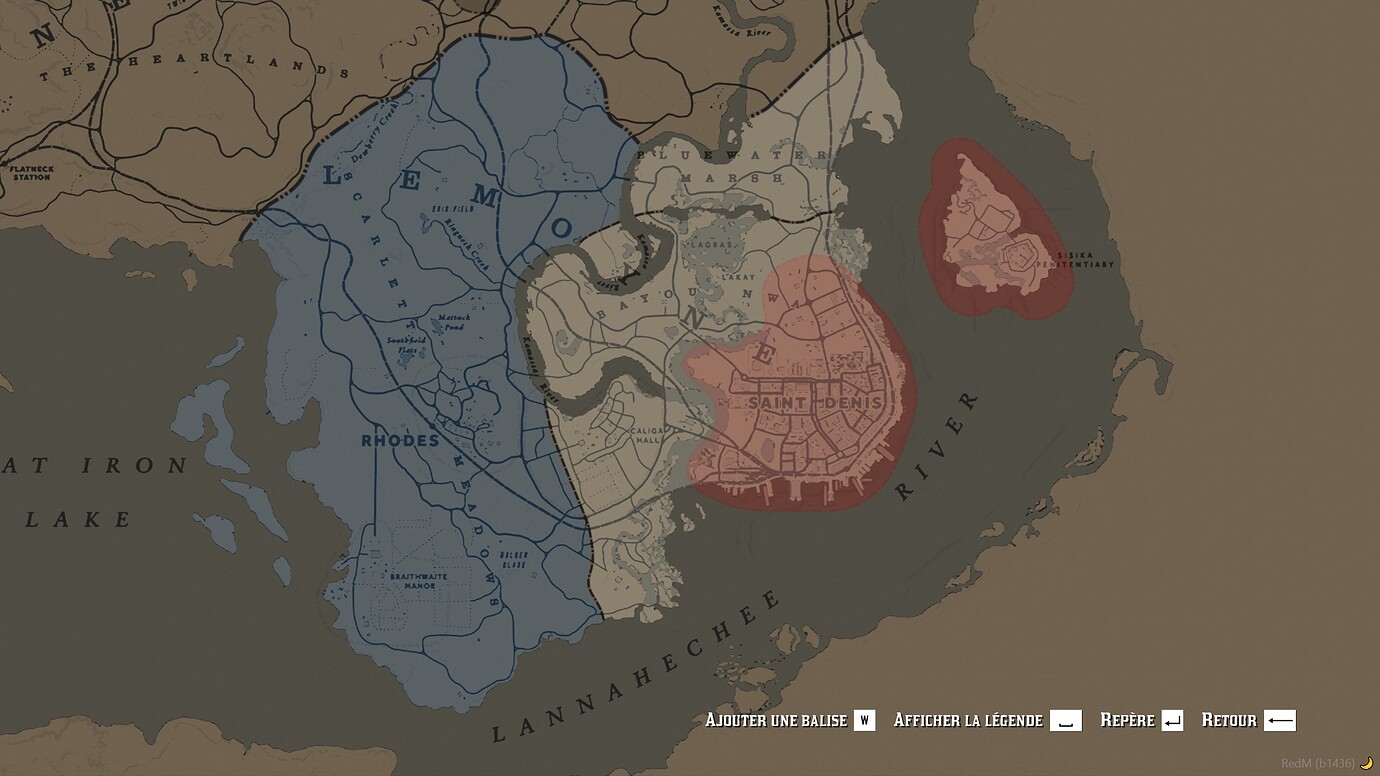Select the town of Rhodes
Viewport: 1380px width, 776px height.
(x=400, y=440)
